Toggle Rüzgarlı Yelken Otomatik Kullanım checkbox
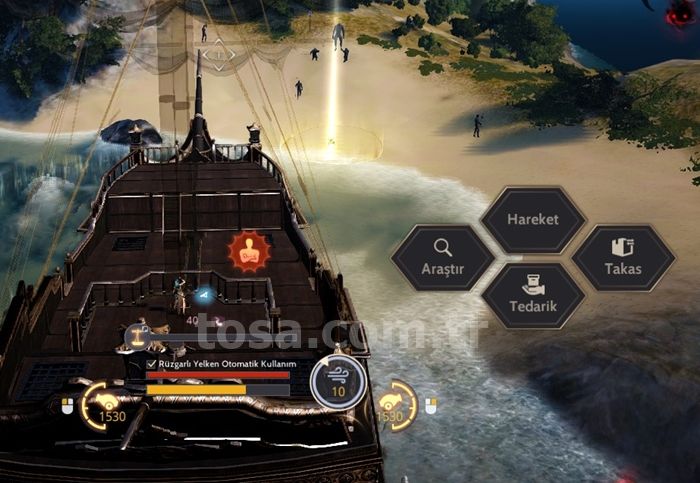This screenshot has height=483, width=700. pos(153,363)
